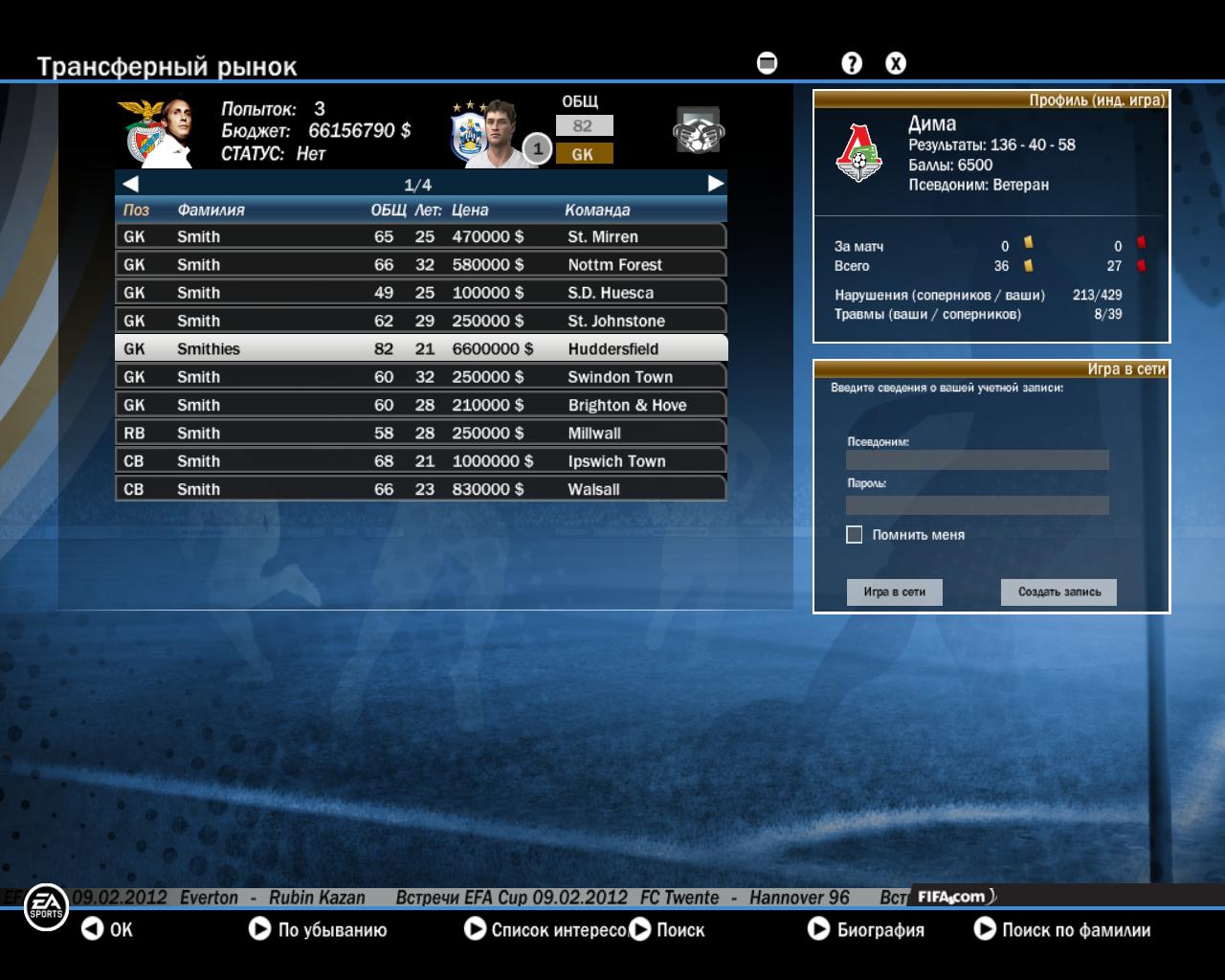Open the help question mark icon

click(851, 64)
